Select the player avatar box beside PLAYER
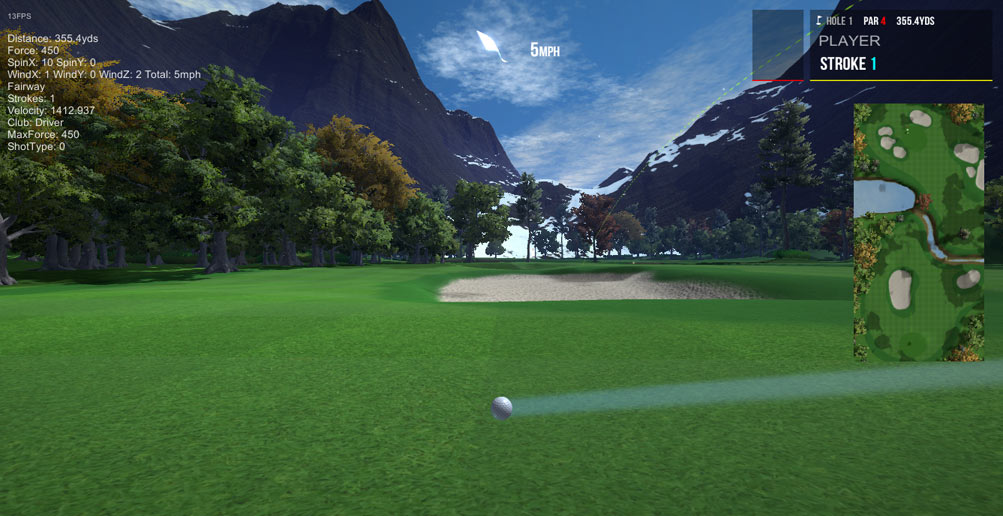 pos(777,45)
